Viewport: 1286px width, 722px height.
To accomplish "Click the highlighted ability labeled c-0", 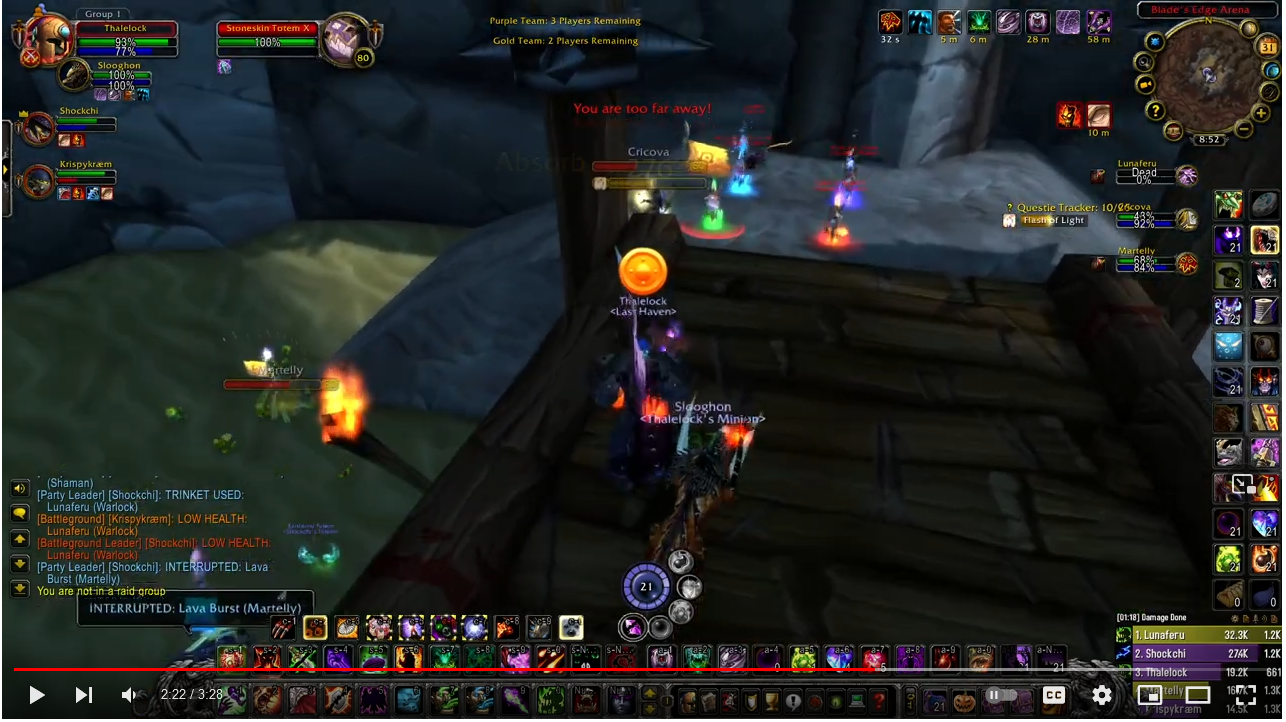I will click(572, 628).
